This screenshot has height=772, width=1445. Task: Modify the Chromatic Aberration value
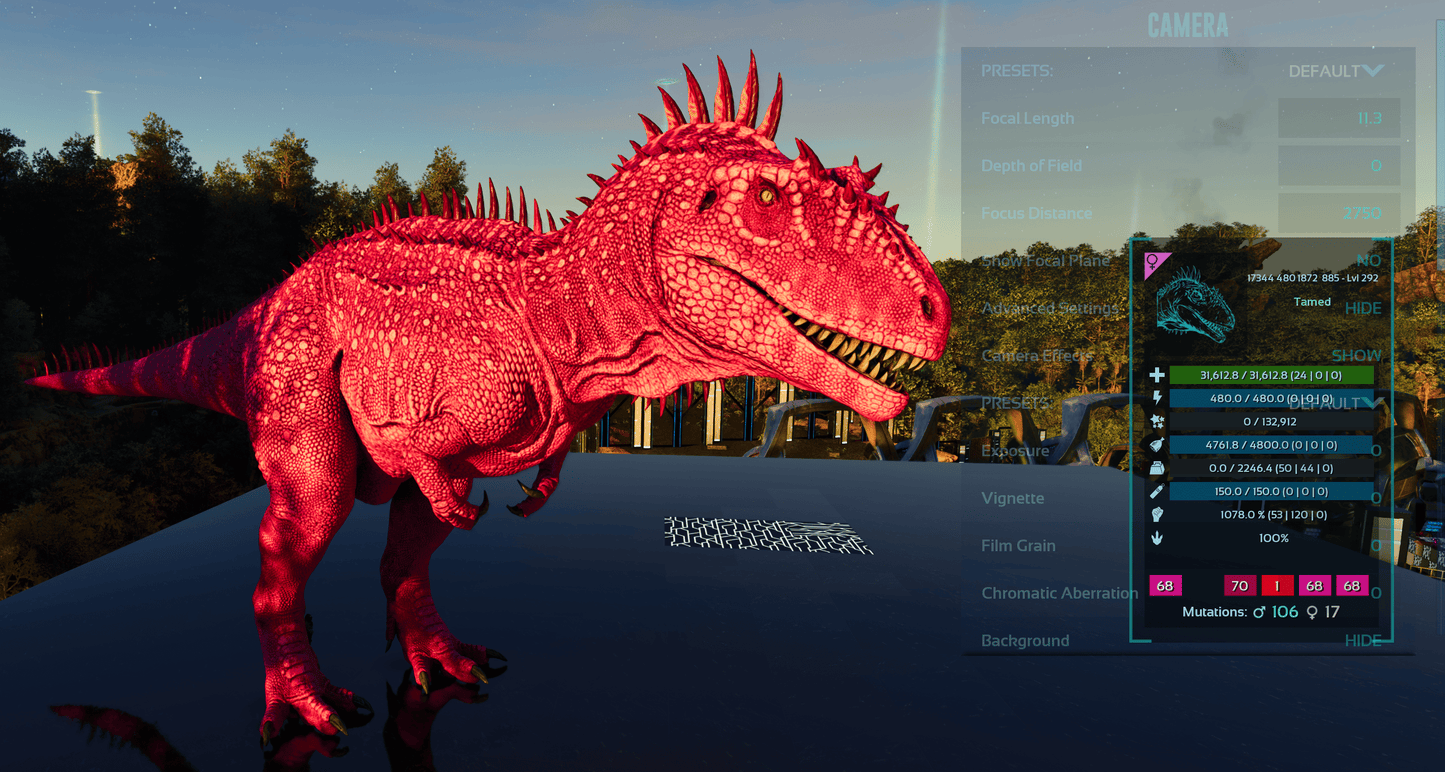click(1376, 593)
